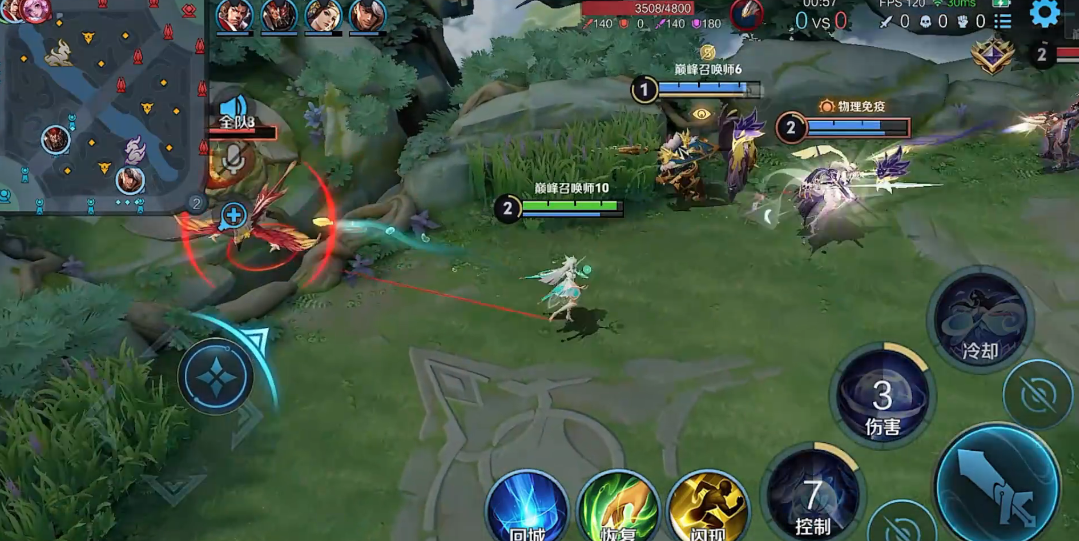1079x541 pixels.
Task: Select the first teammate portrait at top
Action: [x=234, y=16]
